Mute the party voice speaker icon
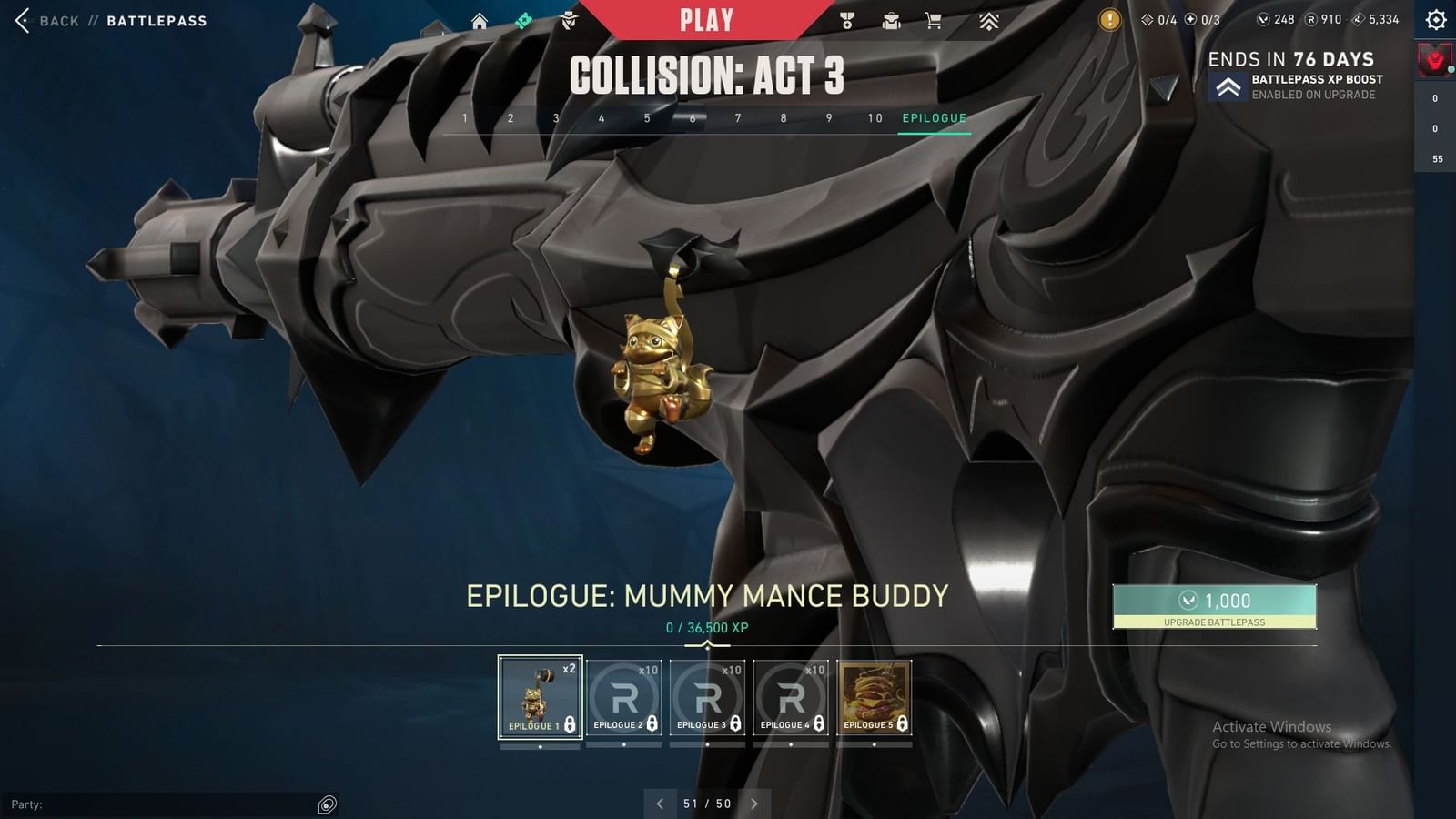The height and width of the screenshot is (819, 1456). point(326,804)
